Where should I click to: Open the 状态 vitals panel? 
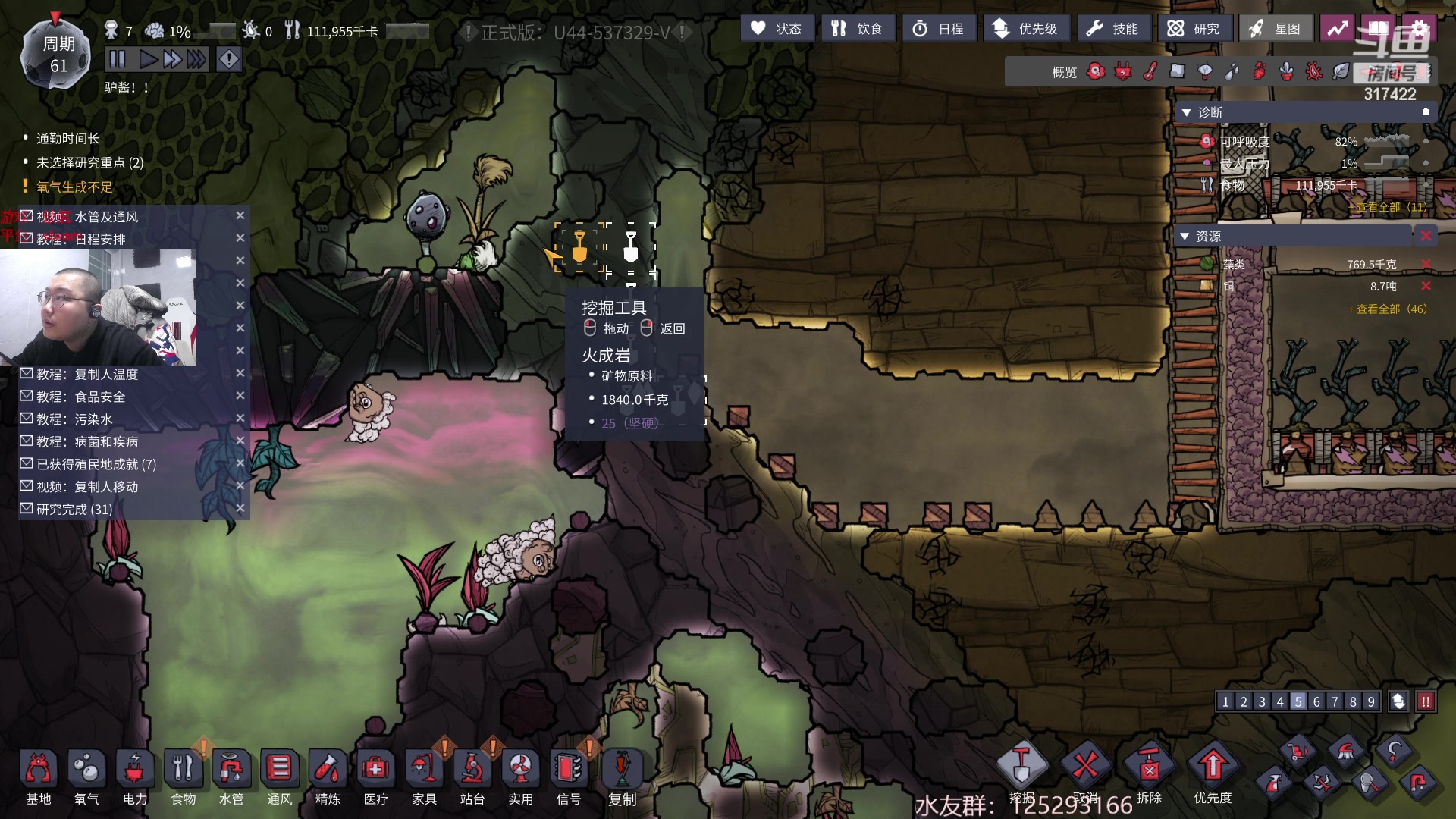click(x=777, y=29)
